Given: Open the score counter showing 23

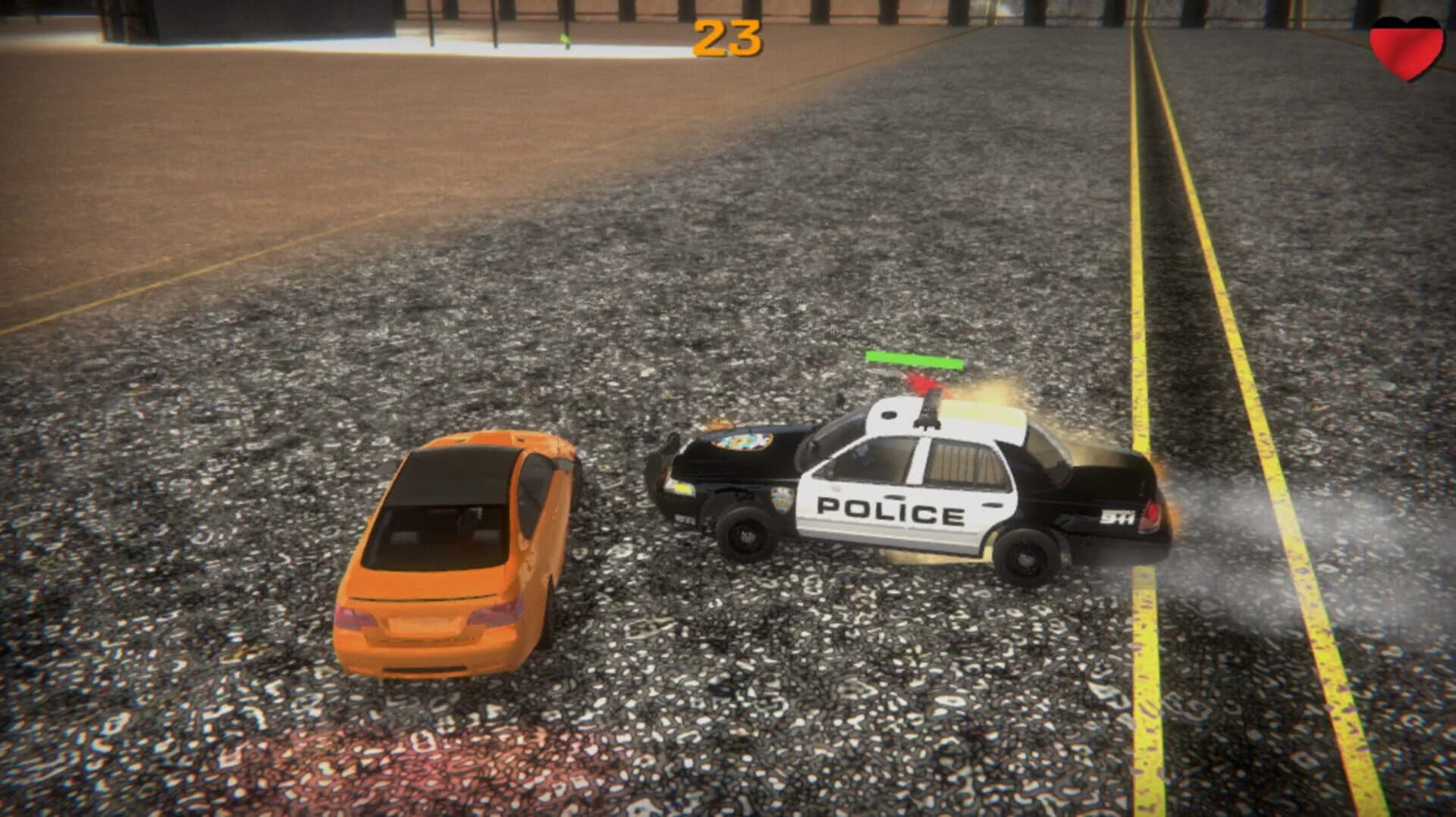Looking at the screenshot, I should click(x=726, y=38).
